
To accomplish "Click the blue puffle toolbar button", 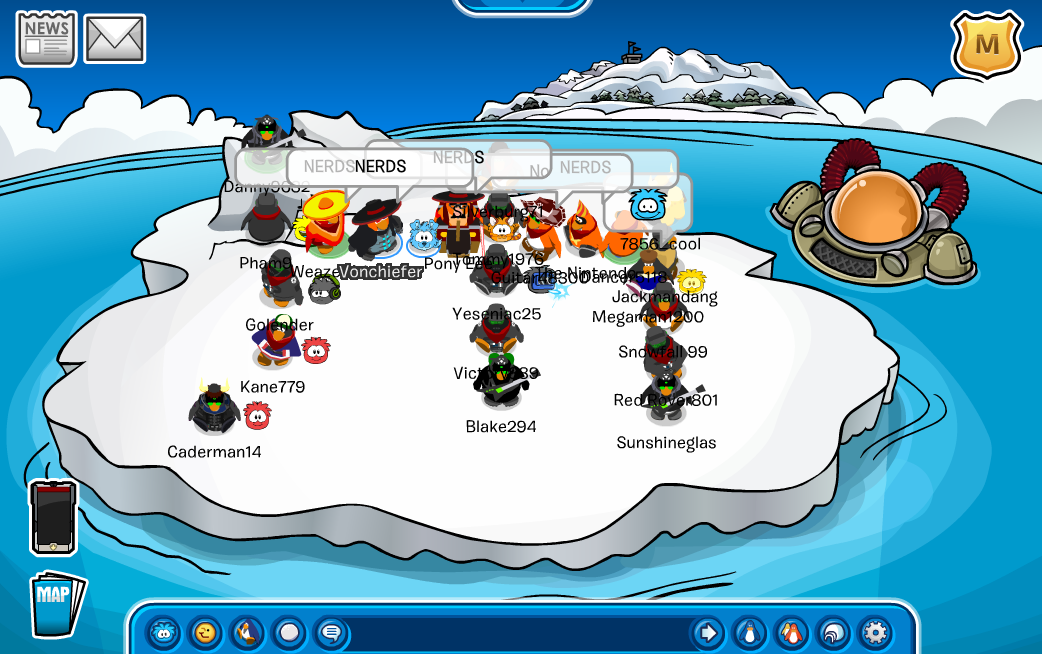I will click(164, 632).
